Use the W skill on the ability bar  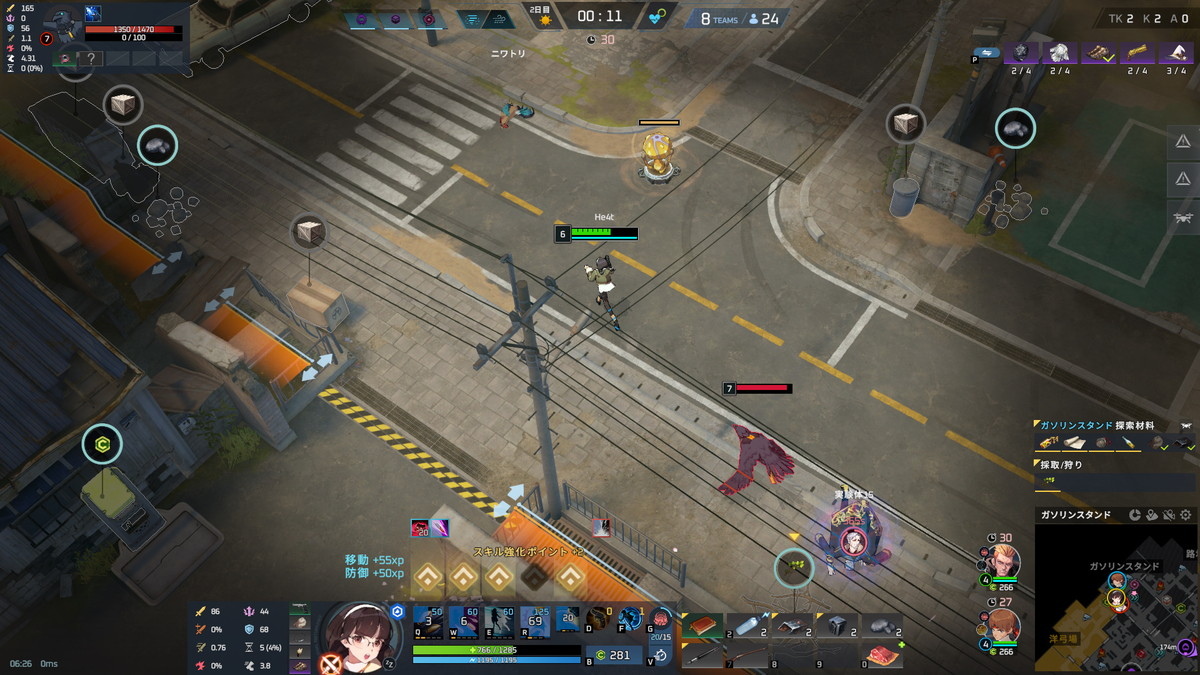click(x=463, y=622)
